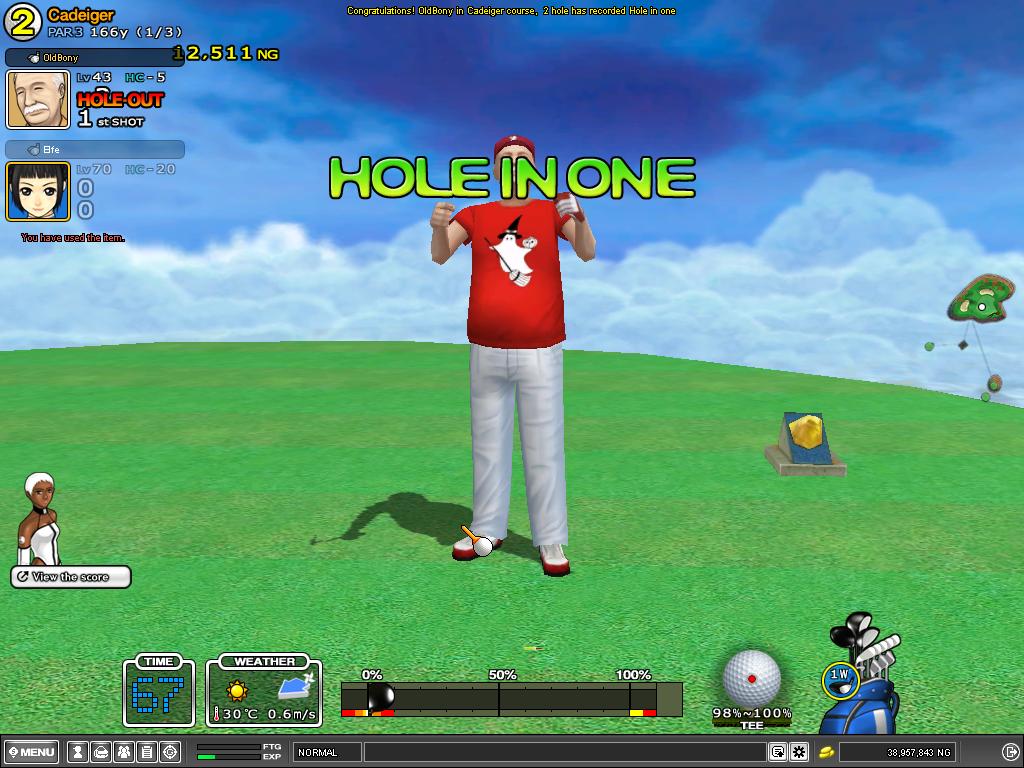Open the gear settings button

(799, 752)
